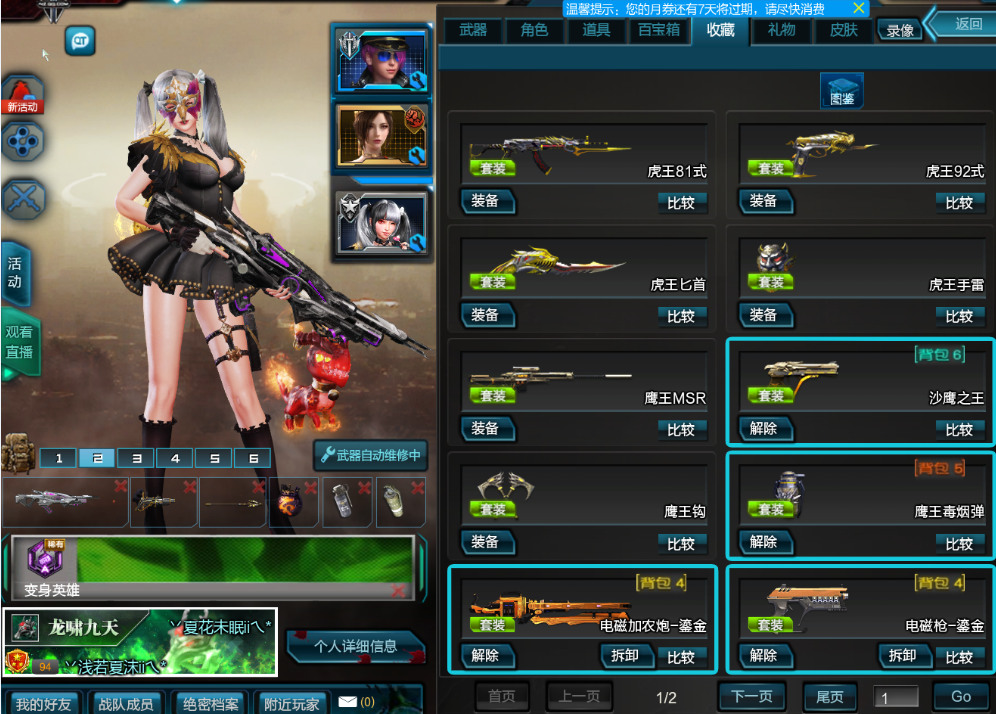Close the monthly card expiry notice
The image size is (996, 714).
pos(857,8)
